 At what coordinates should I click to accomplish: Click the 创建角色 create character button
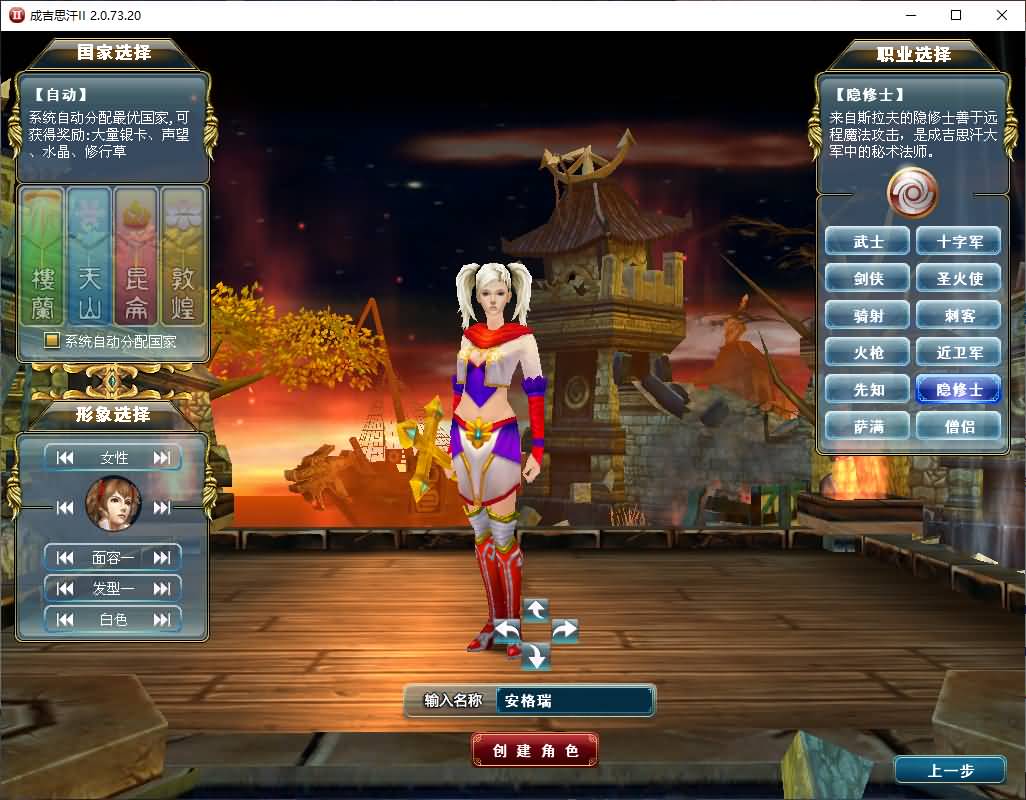point(535,750)
